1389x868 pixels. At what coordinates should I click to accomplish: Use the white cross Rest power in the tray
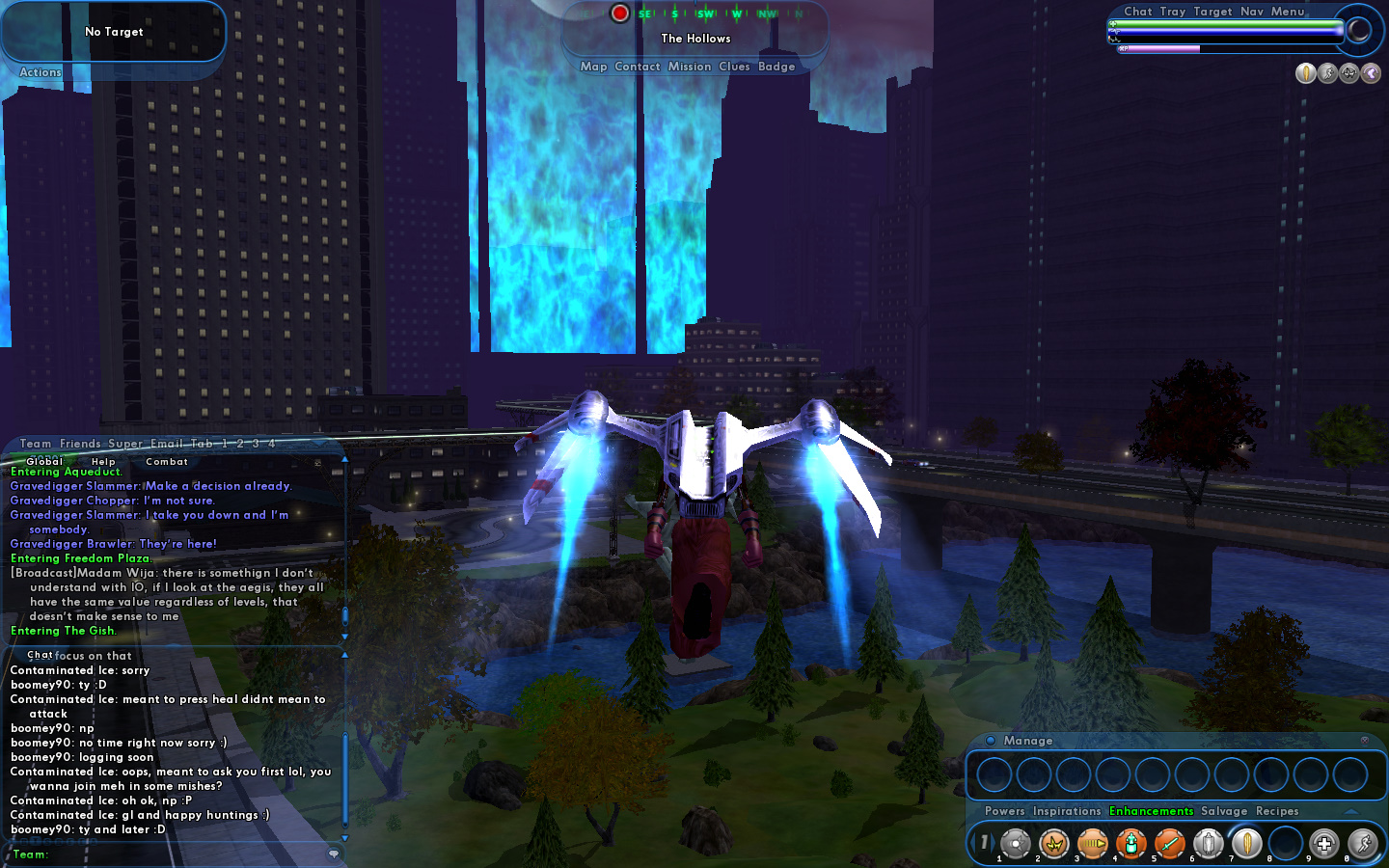(1323, 844)
